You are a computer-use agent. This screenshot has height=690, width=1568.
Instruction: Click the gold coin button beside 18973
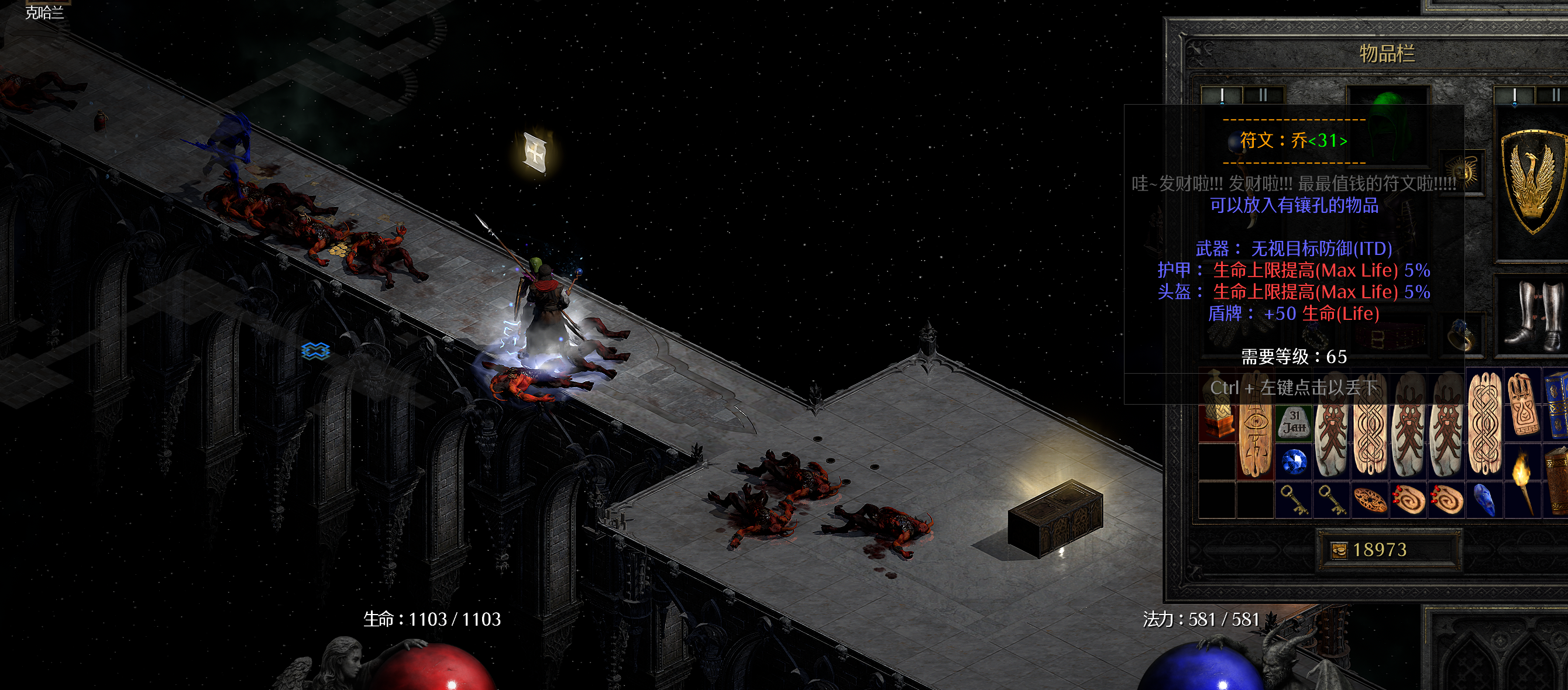point(1339,551)
